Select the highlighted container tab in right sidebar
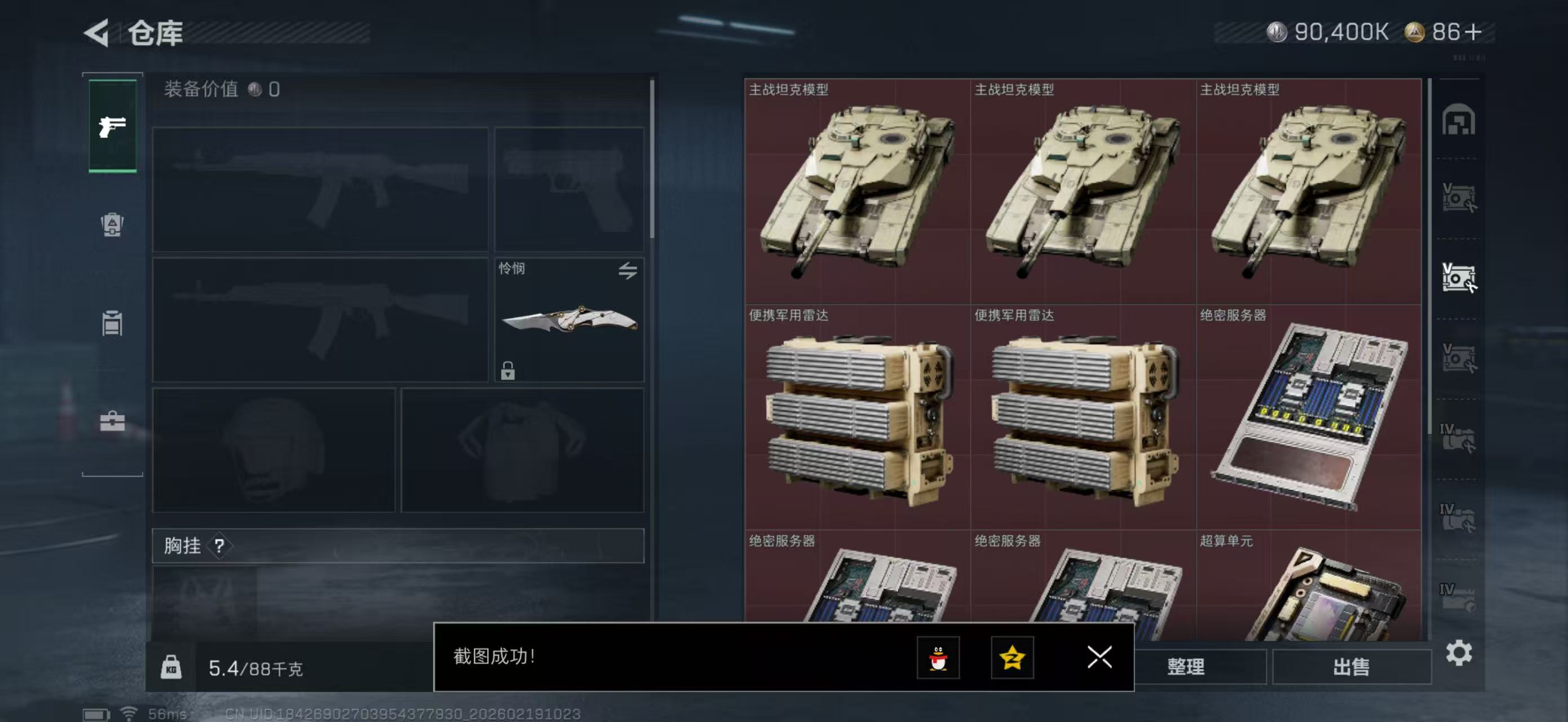1568x722 pixels. pyautogui.click(x=1459, y=276)
